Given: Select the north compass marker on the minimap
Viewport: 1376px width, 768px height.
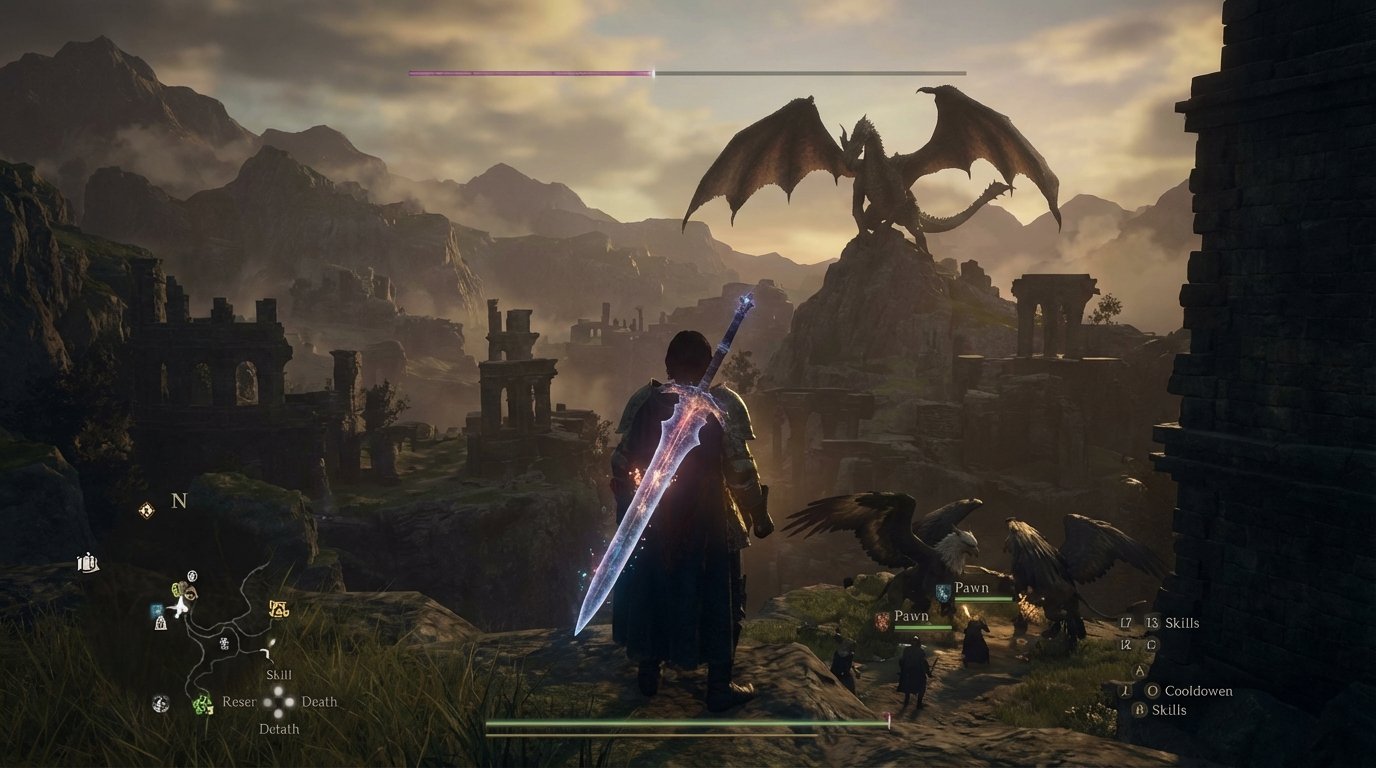Looking at the screenshot, I should click(x=179, y=500).
